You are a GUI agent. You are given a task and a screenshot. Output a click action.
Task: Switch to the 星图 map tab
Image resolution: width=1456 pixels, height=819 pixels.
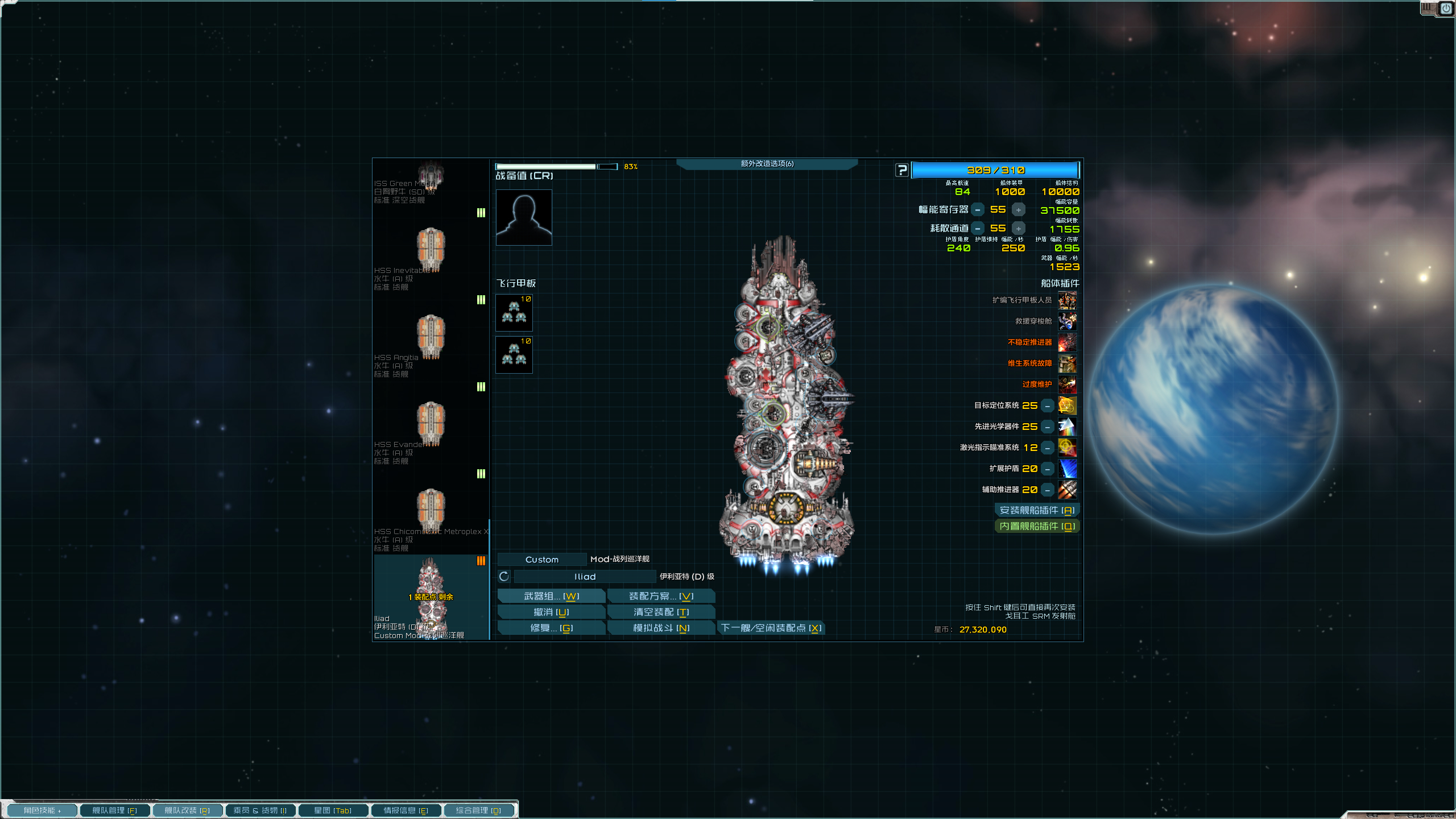333,810
